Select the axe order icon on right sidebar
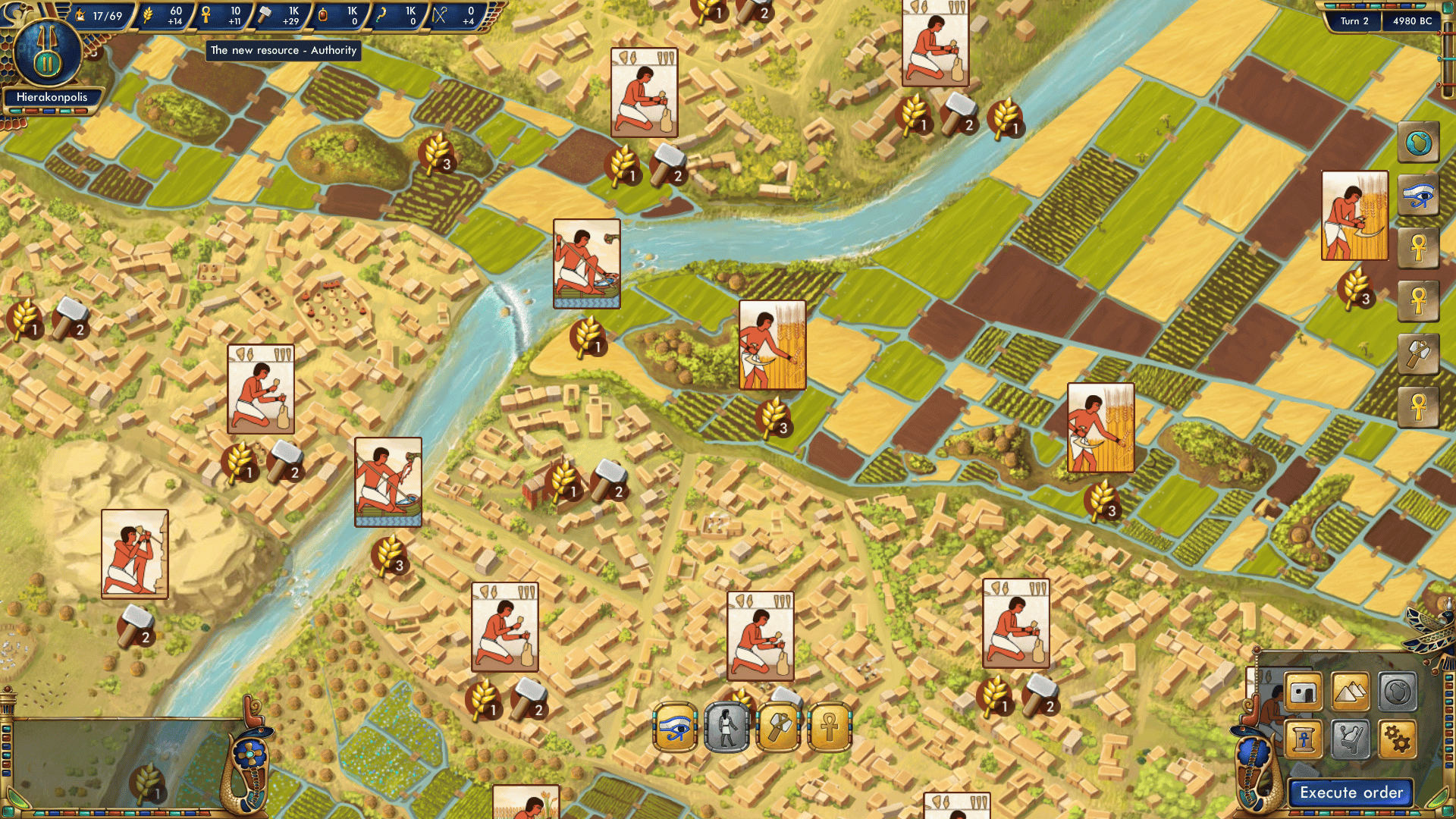This screenshot has height=819, width=1456. (1417, 352)
